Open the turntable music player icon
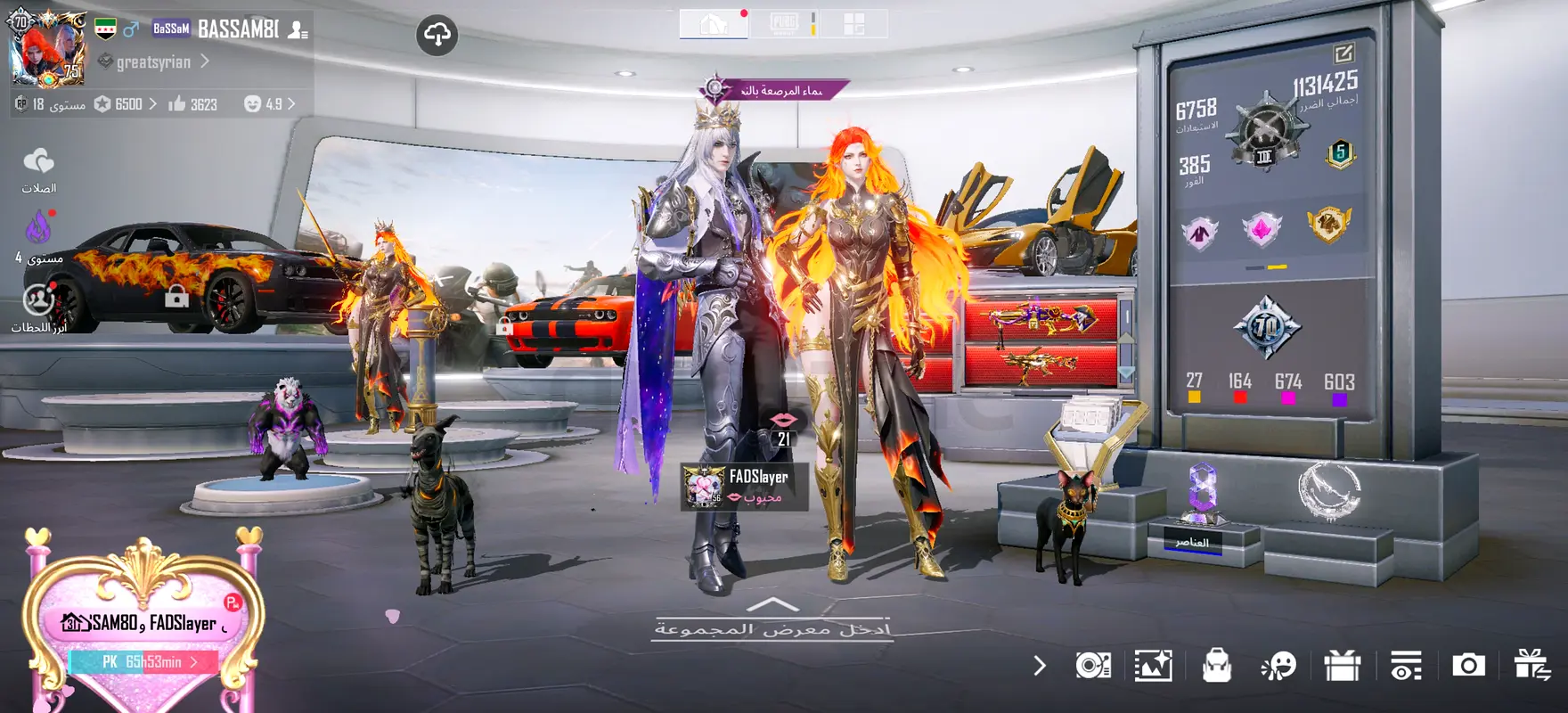The width and height of the screenshot is (1568, 713). (x=1093, y=666)
